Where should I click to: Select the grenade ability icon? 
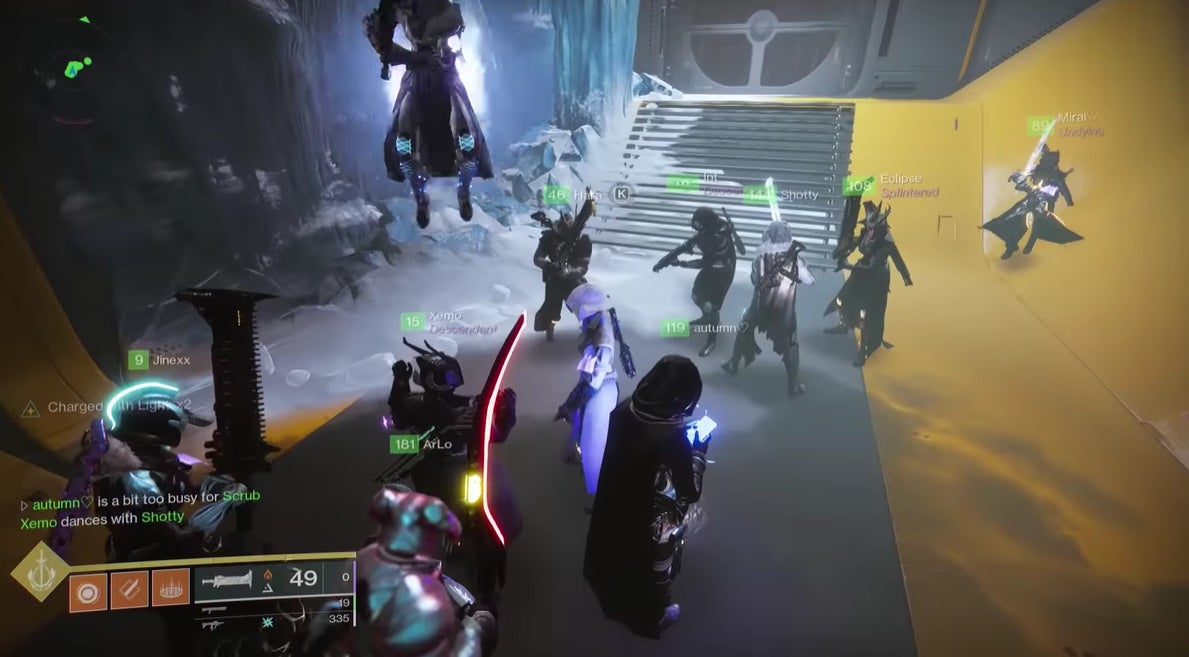pyautogui.click(x=87, y=588)
